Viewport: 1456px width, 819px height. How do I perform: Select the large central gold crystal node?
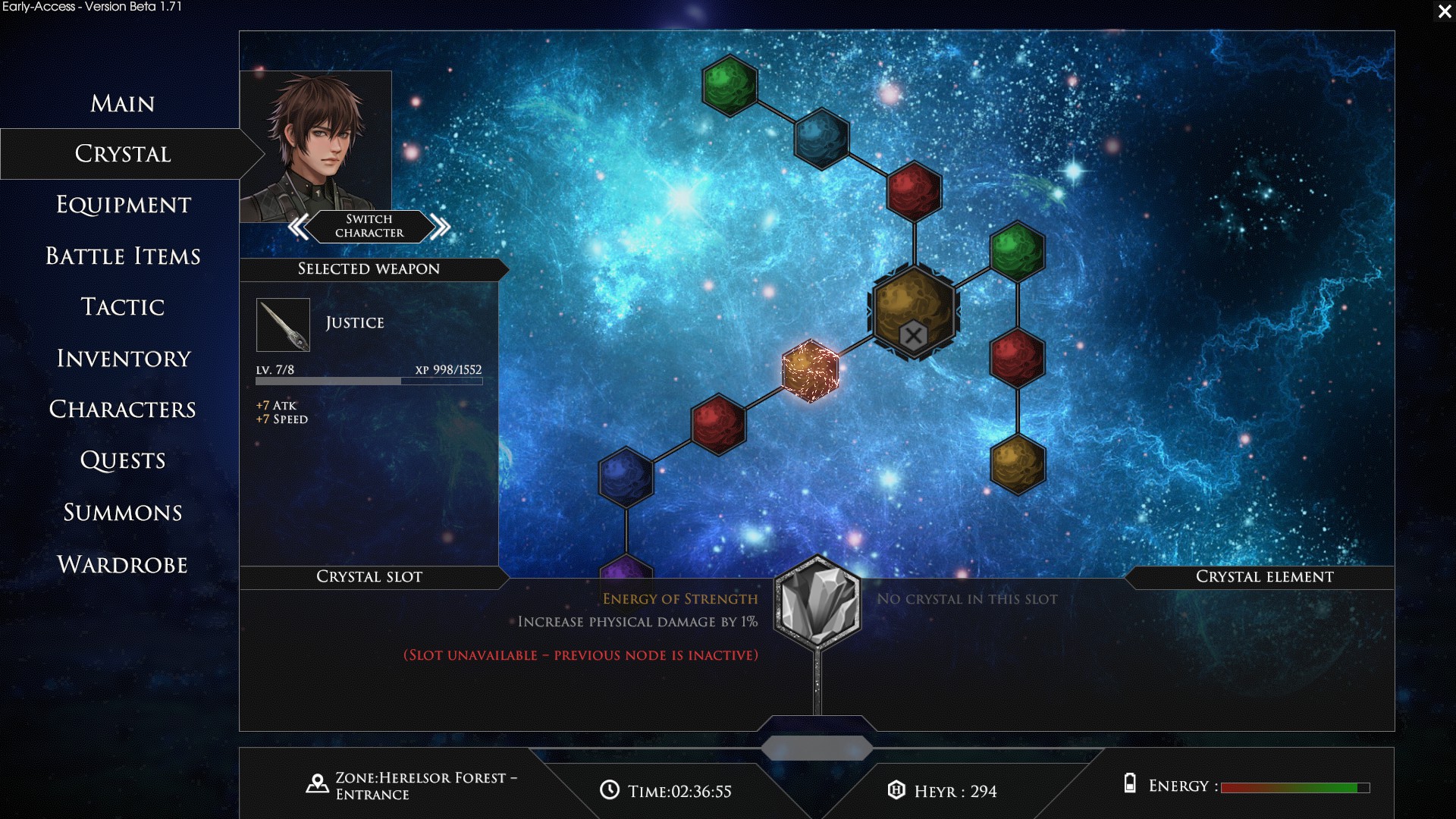coord(913,311)
